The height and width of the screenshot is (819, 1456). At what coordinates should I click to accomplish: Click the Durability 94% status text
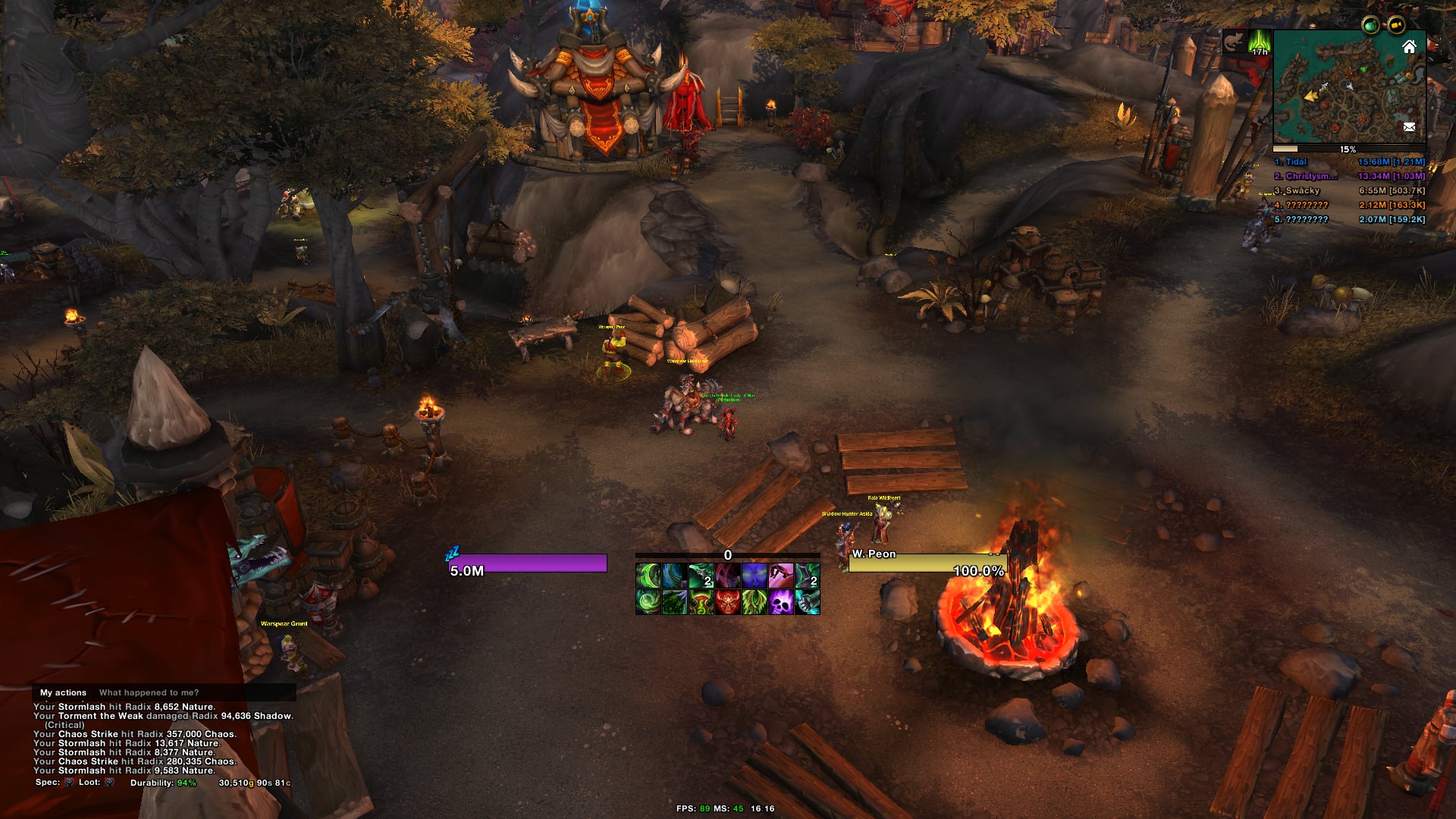(x=162, y=783)
